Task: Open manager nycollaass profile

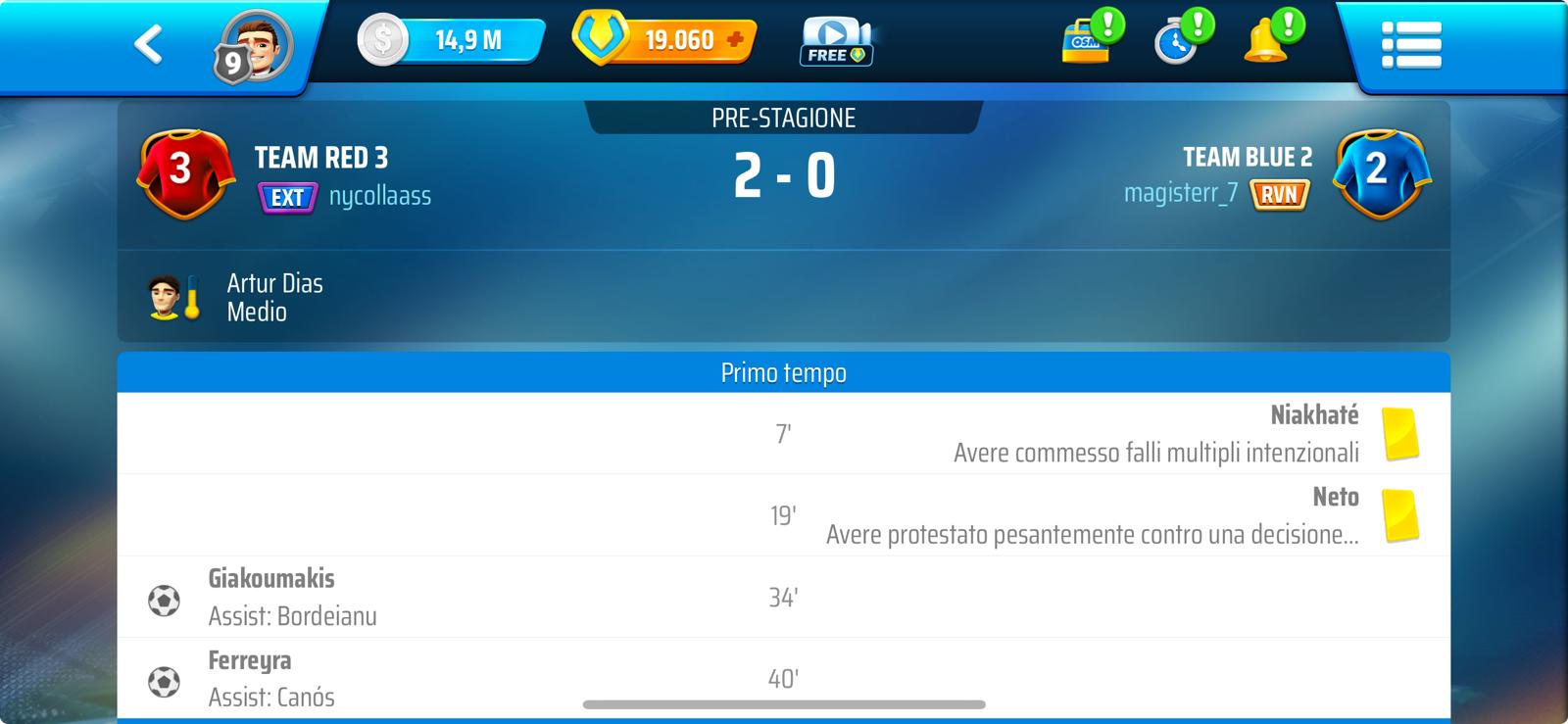Action: (379, 197)
